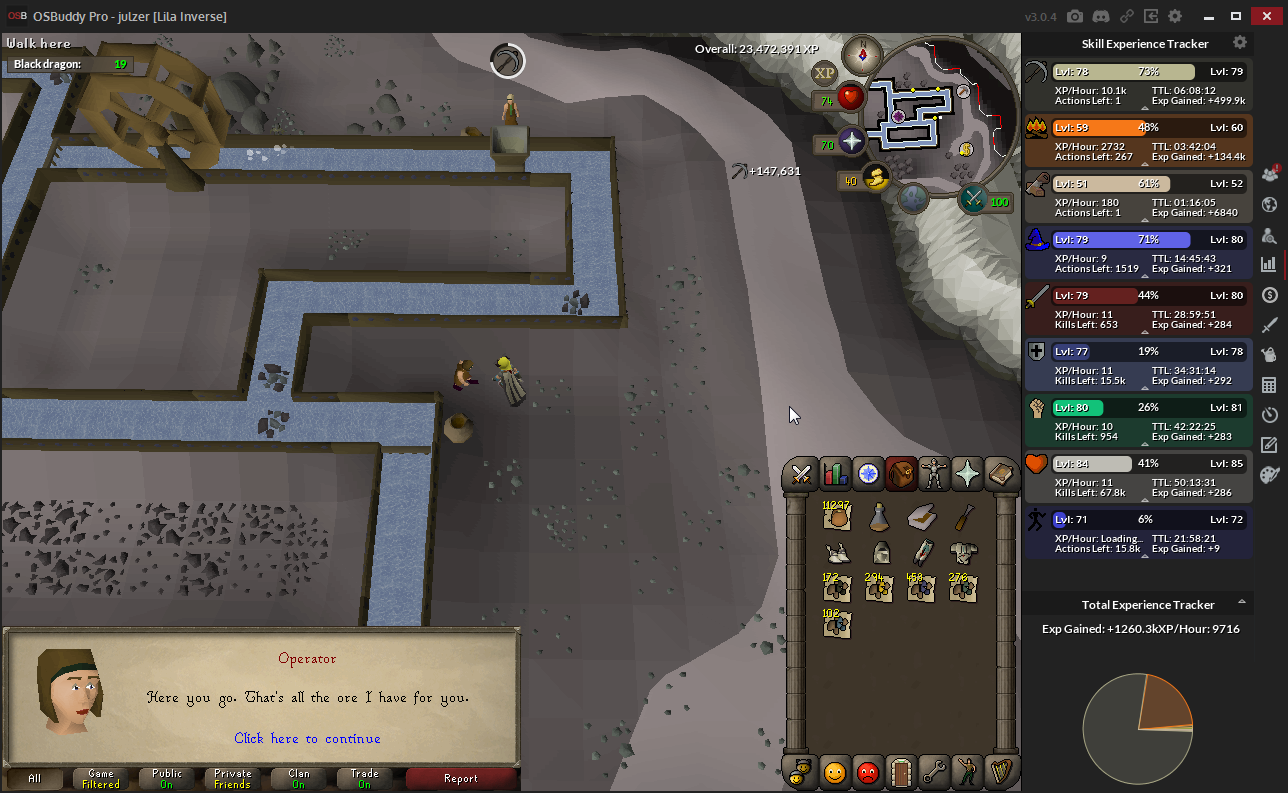
Task: Click the red Report button
Action: coord(461,778)
